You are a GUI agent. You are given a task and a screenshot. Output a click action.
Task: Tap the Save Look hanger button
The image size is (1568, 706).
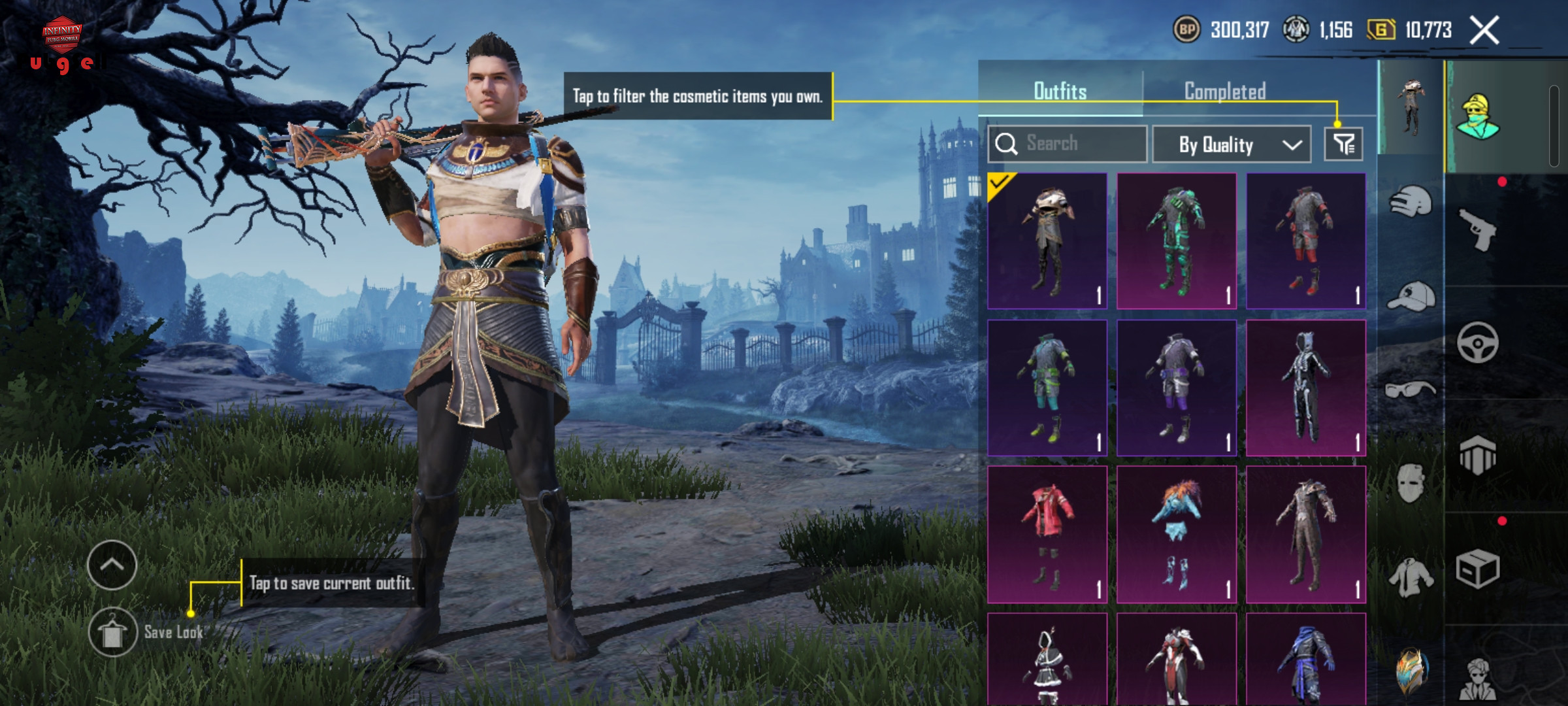(112, 632)
